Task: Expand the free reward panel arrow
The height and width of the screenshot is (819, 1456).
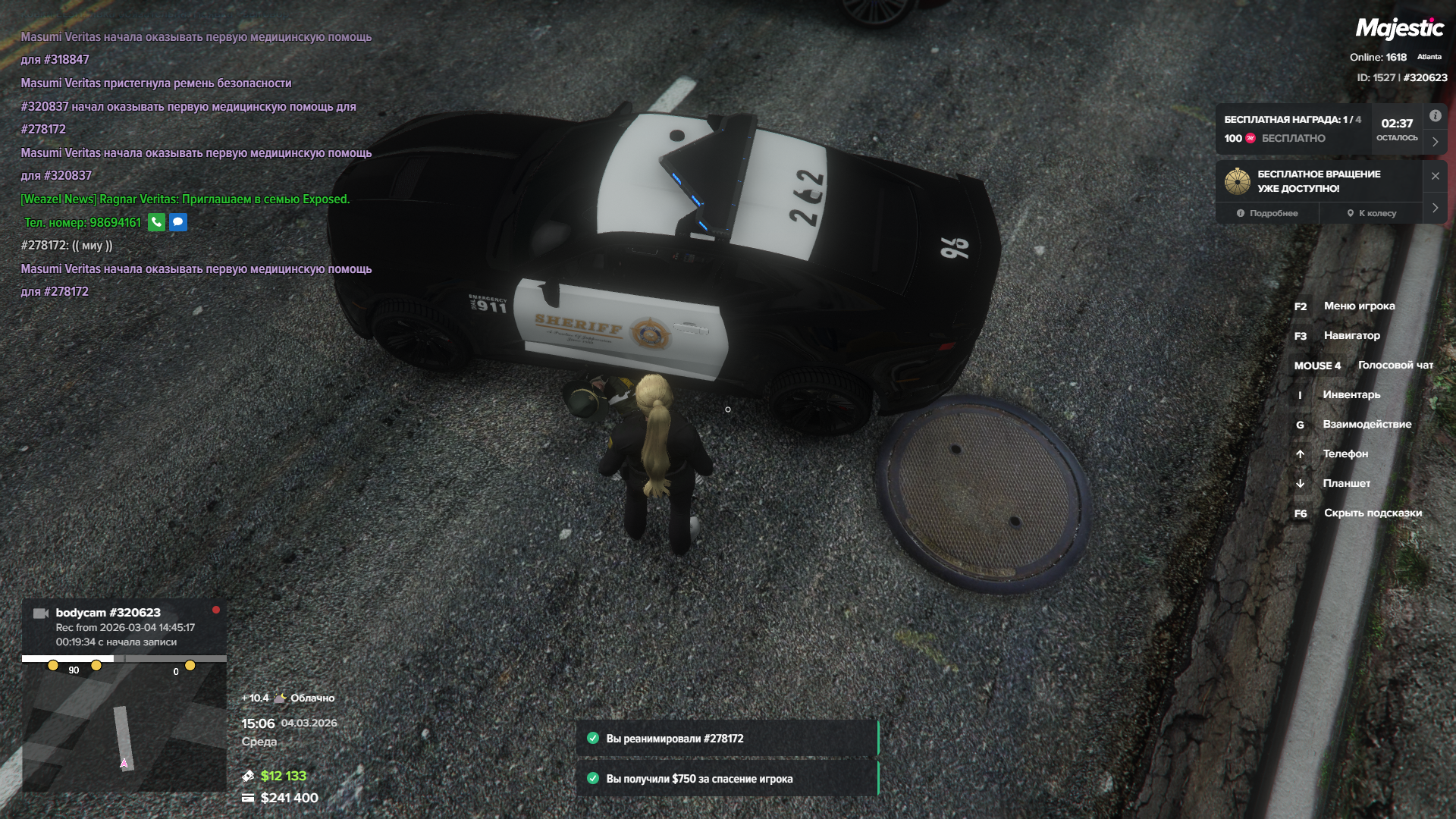Action: 1435,142
